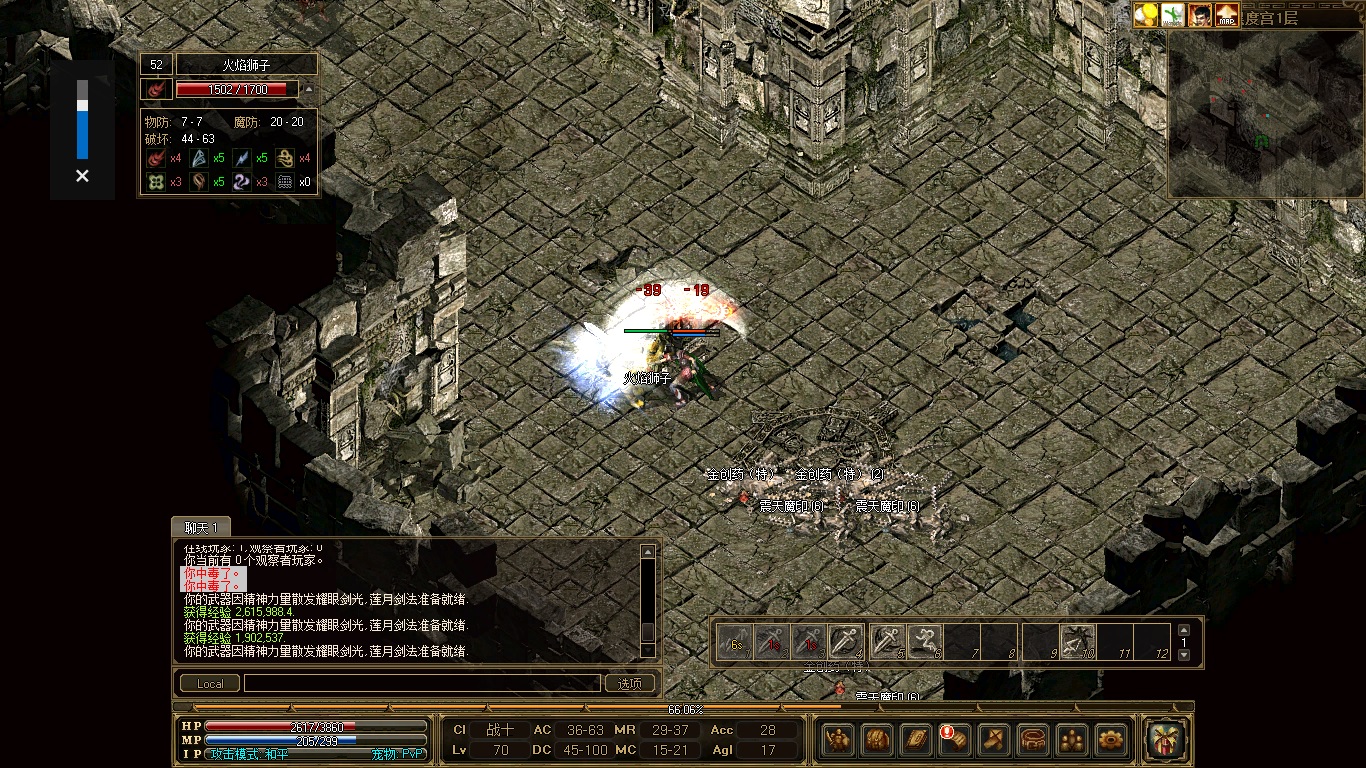Screen dimensions: 1366x768
Task: Focus the chat text input field
Action: [x=420, y=684]
